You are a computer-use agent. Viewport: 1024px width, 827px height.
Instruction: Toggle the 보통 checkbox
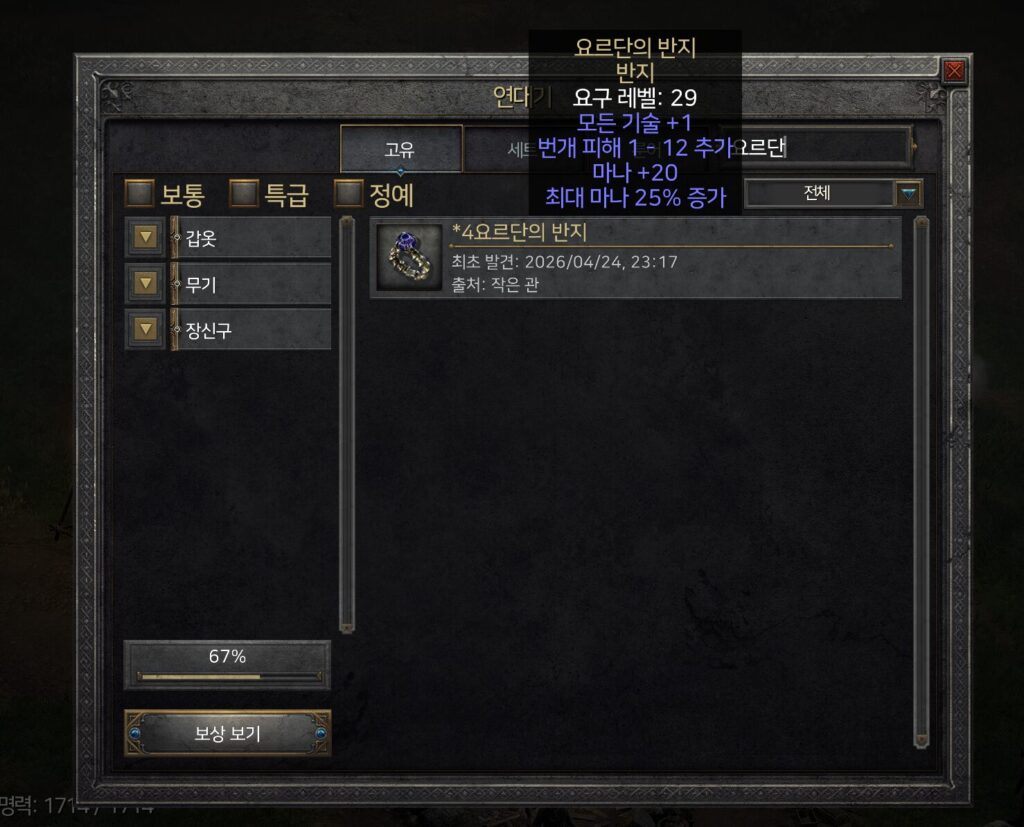pos(139,192)
